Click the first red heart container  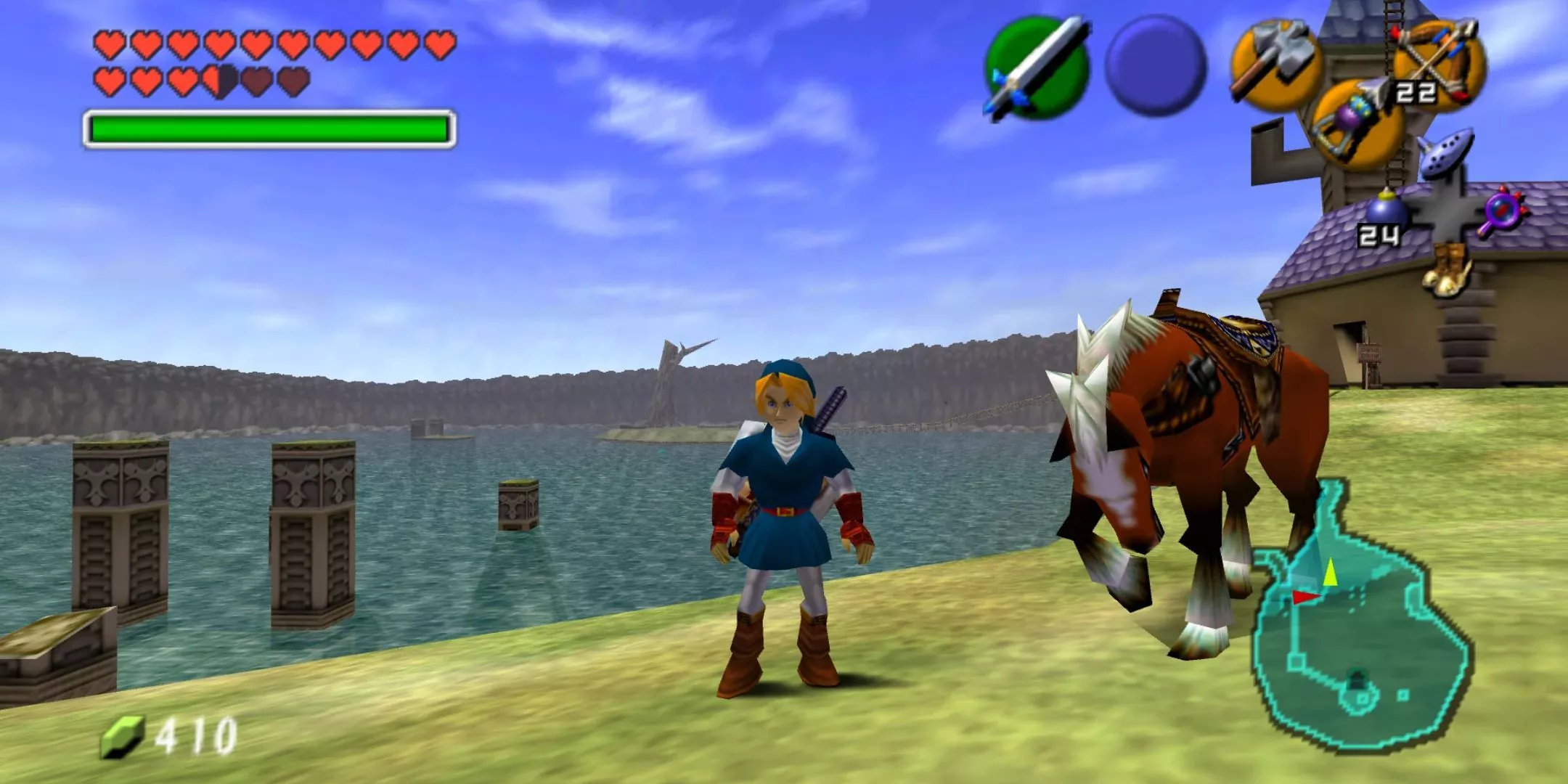point(109,44)
